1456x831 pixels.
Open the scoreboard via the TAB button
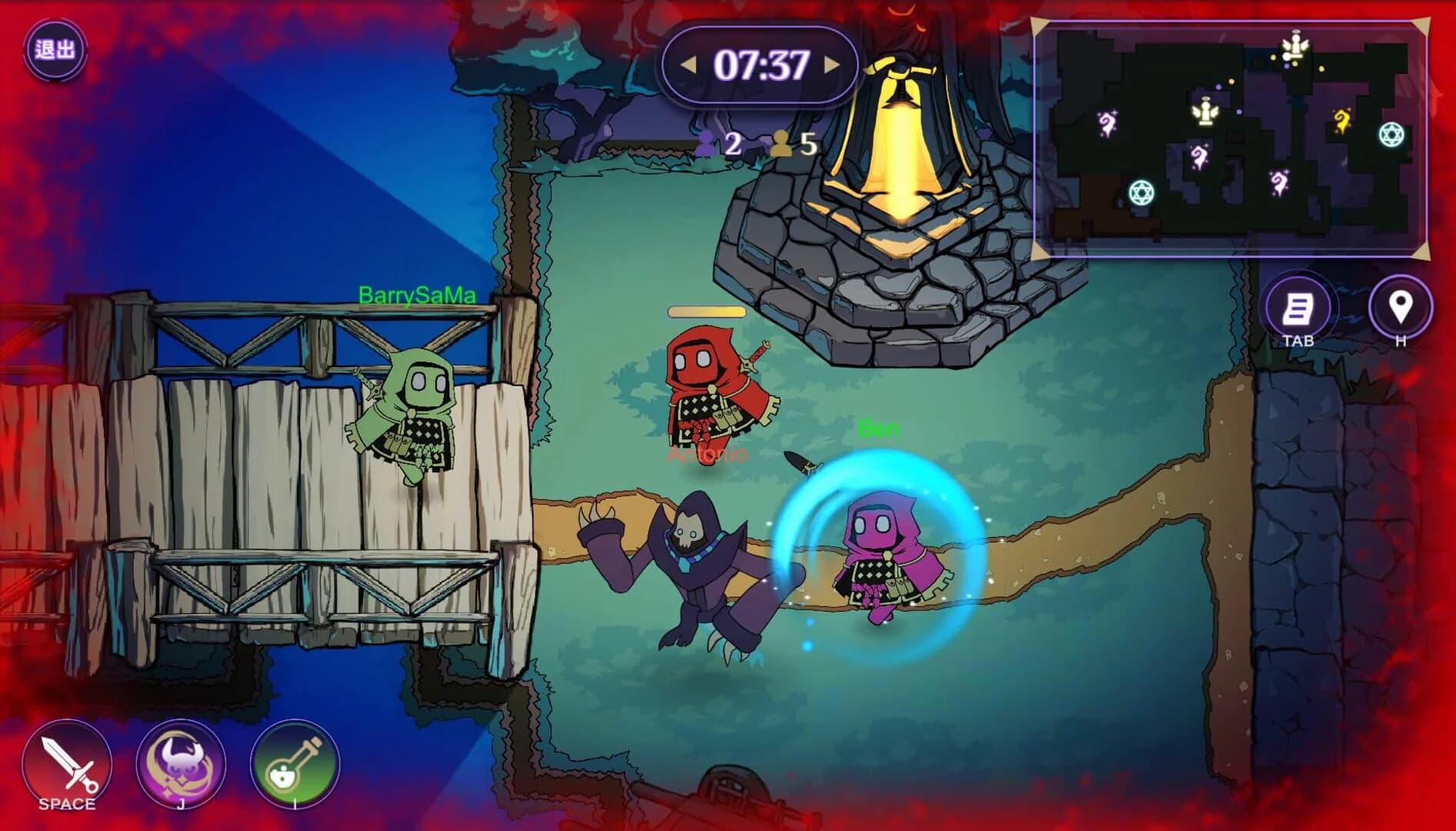[x=1298, y=308]
